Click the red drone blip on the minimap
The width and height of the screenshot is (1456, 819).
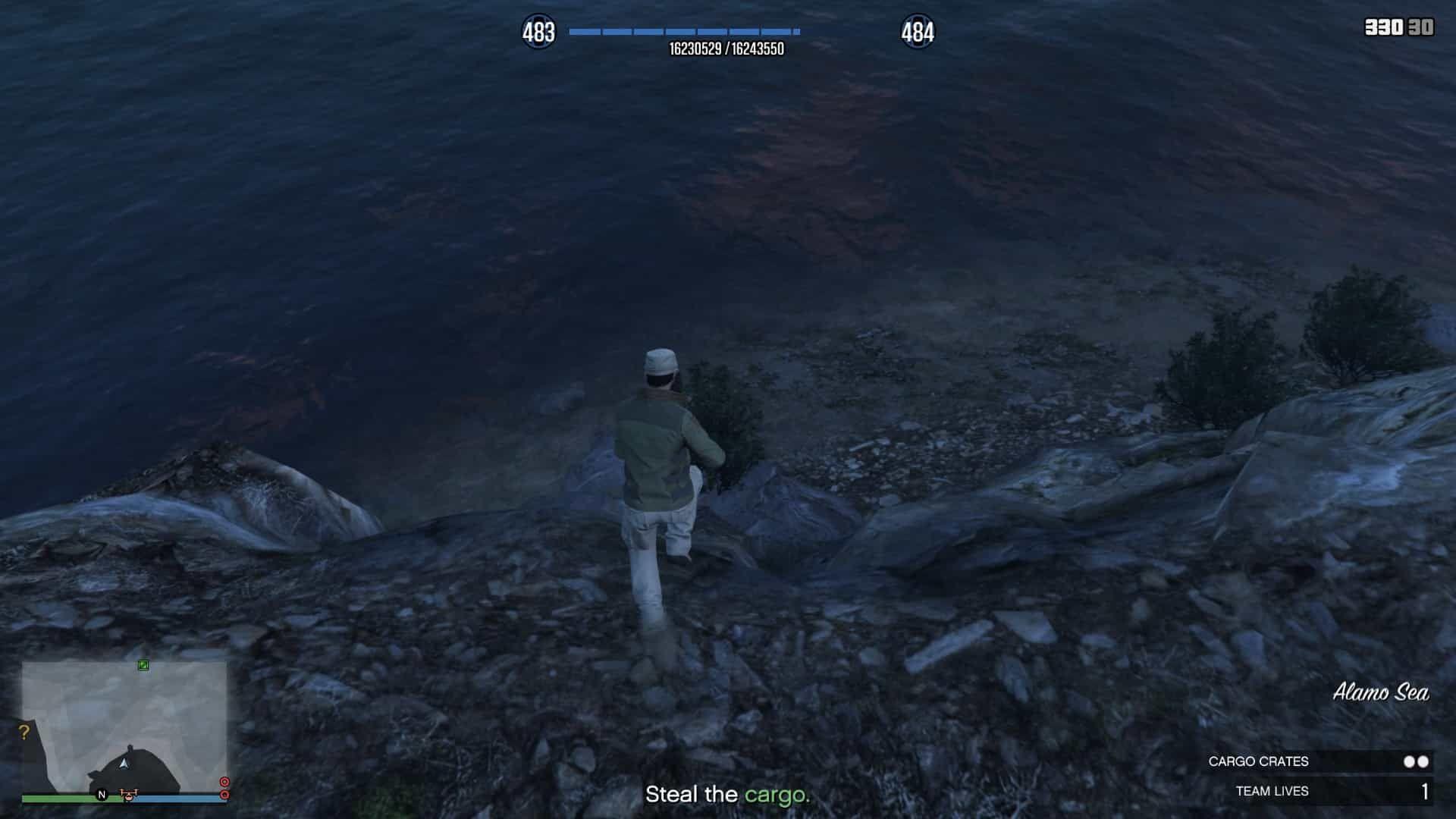[x=128, y=794]
